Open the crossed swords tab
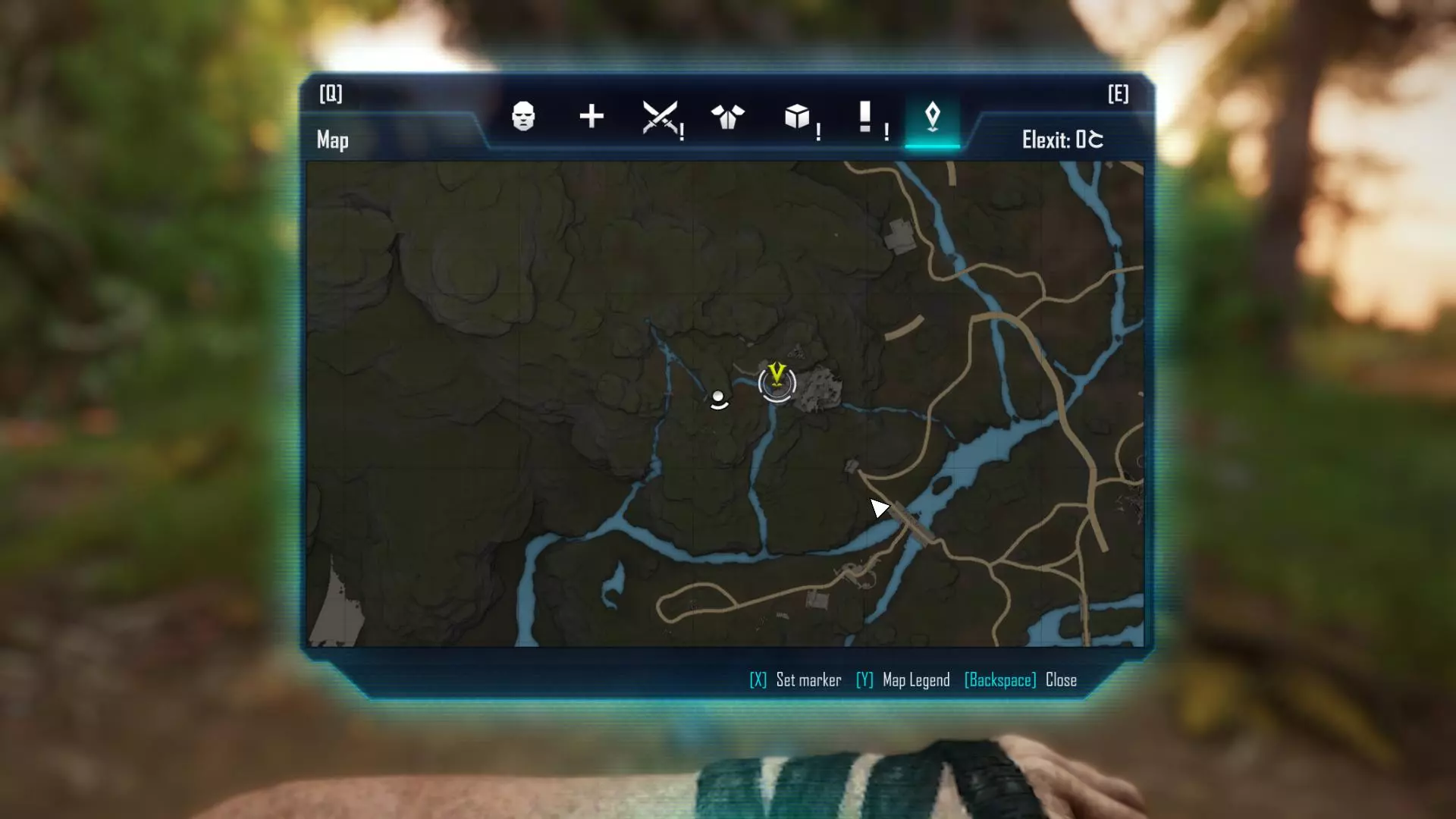 click(x=660, y=118)
